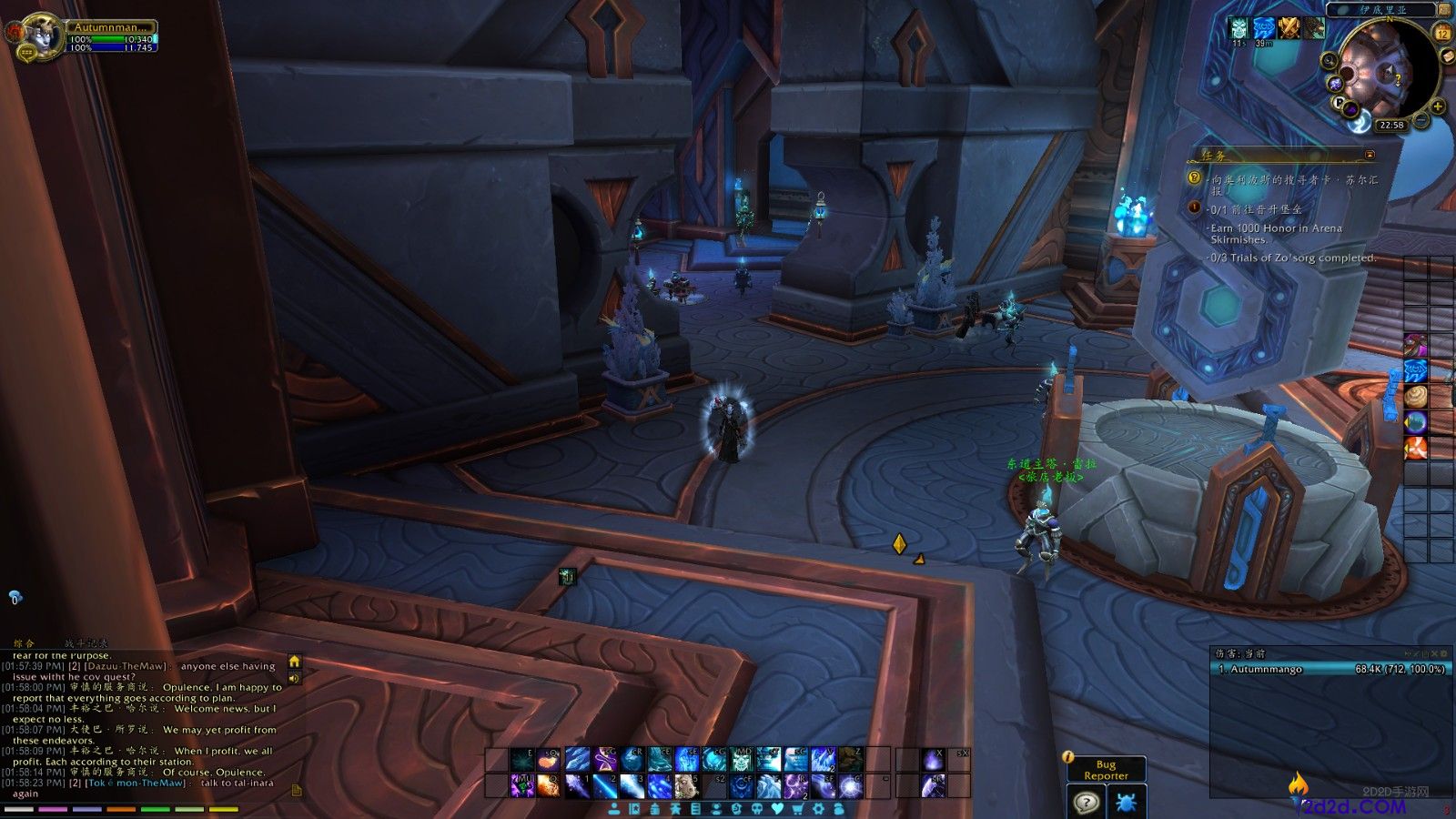Click the minimap tracking magnifier button

(1330, 62)
